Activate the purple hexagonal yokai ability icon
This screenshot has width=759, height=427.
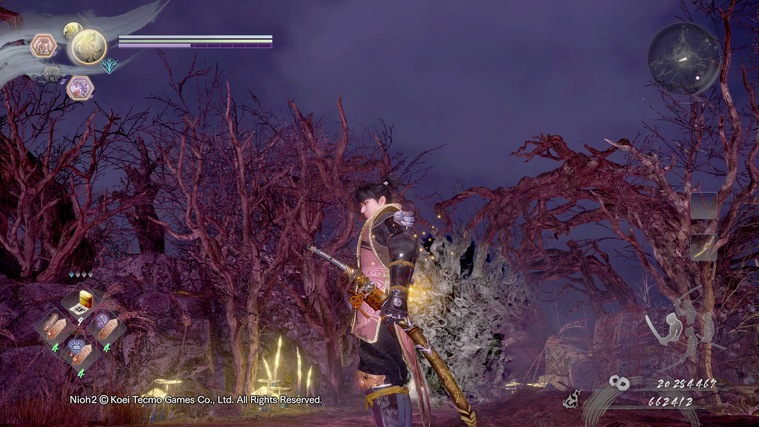click(x=80, y=88)
